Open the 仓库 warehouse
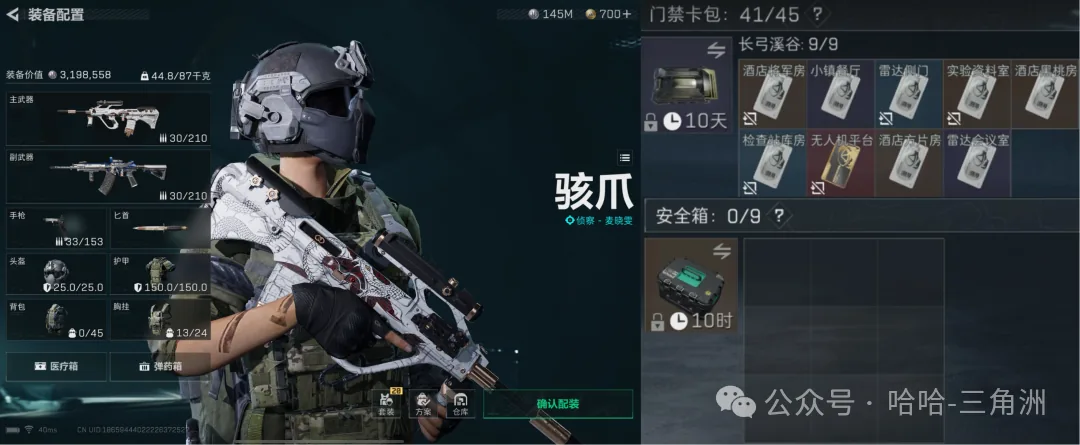This screenshot has height=445, width=1080. pyautogui.click(x=460, y=403)
